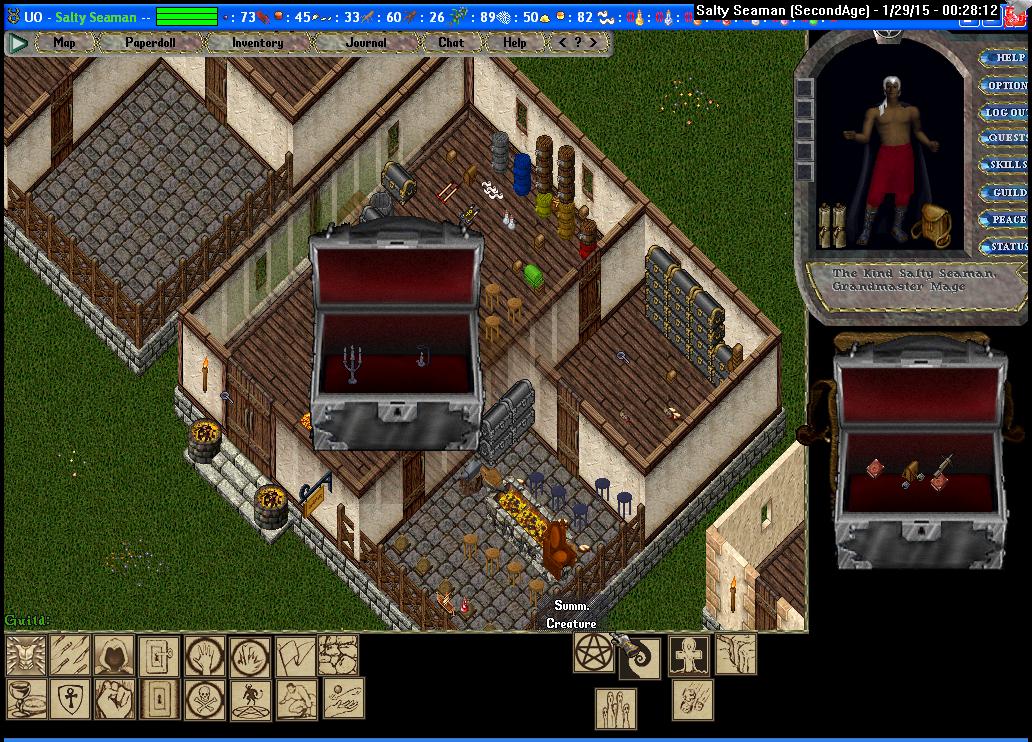Open the STATUS window from the paperdoll
Screen dimensions: 1032x742
[1008, 246]
